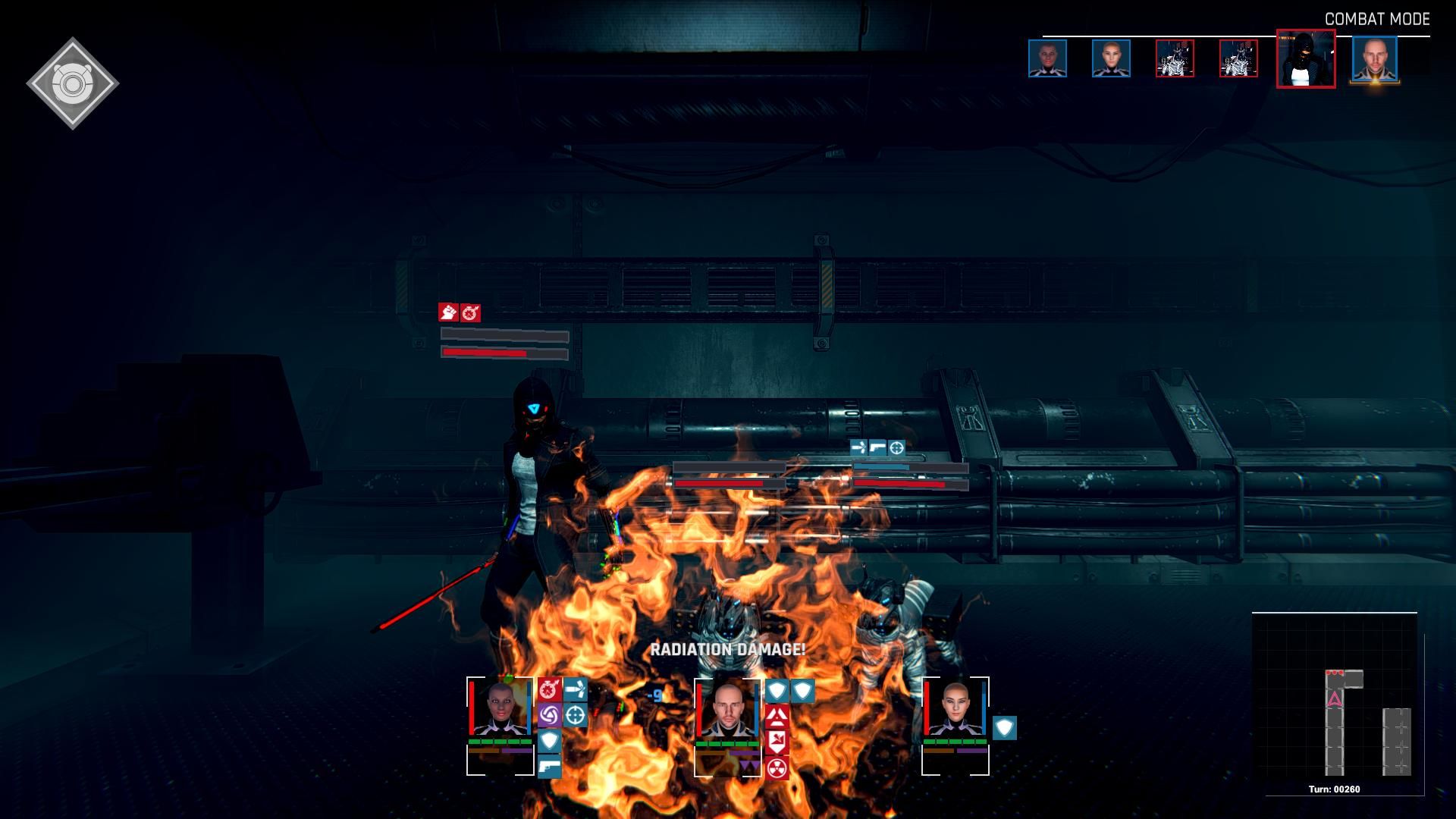Inspect the purple swirl status icon
The image size is (1456, 819).
pyautogui.click(x=549, y=715)
